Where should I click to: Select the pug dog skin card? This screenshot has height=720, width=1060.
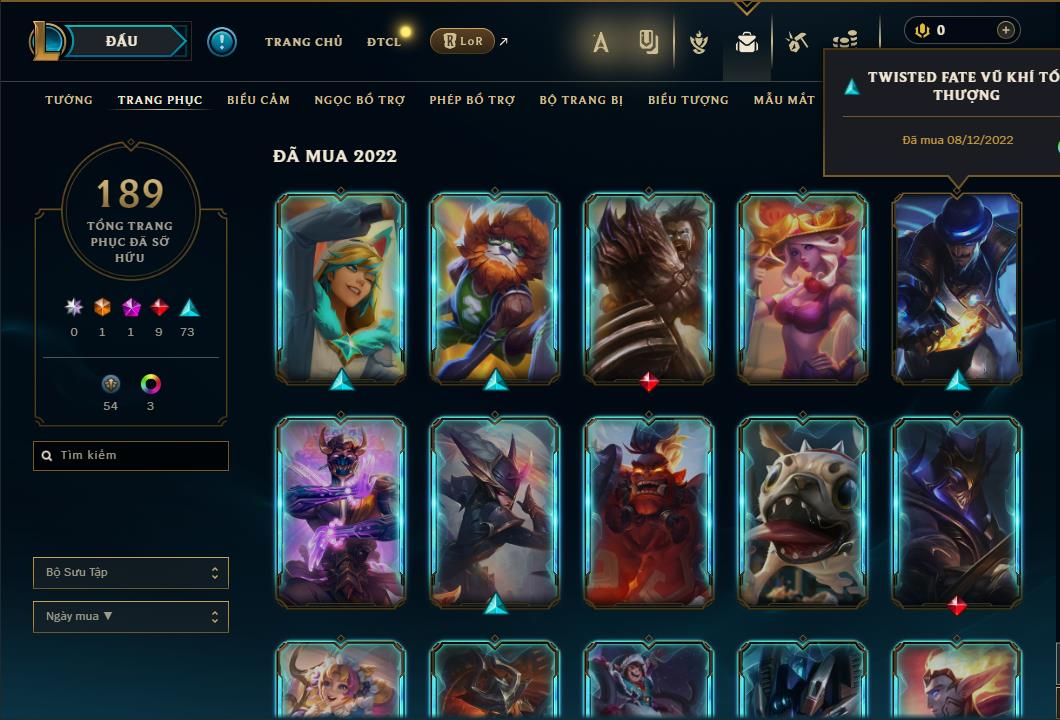(x=803, y=512)
